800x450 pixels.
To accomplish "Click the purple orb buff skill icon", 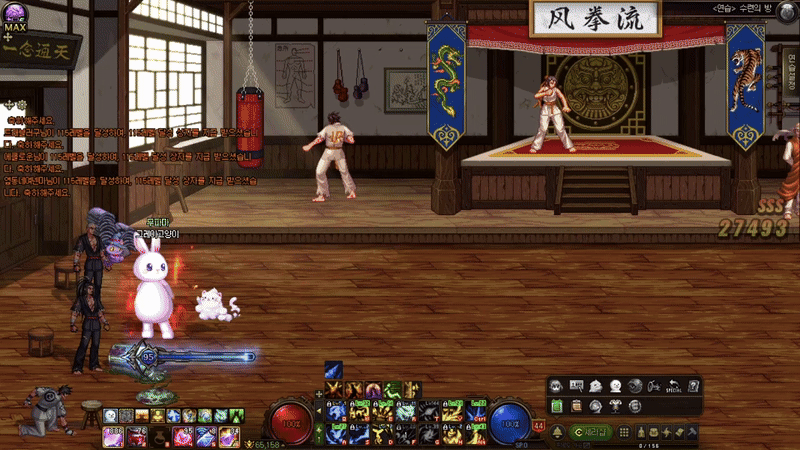I will tap(372, 389).
